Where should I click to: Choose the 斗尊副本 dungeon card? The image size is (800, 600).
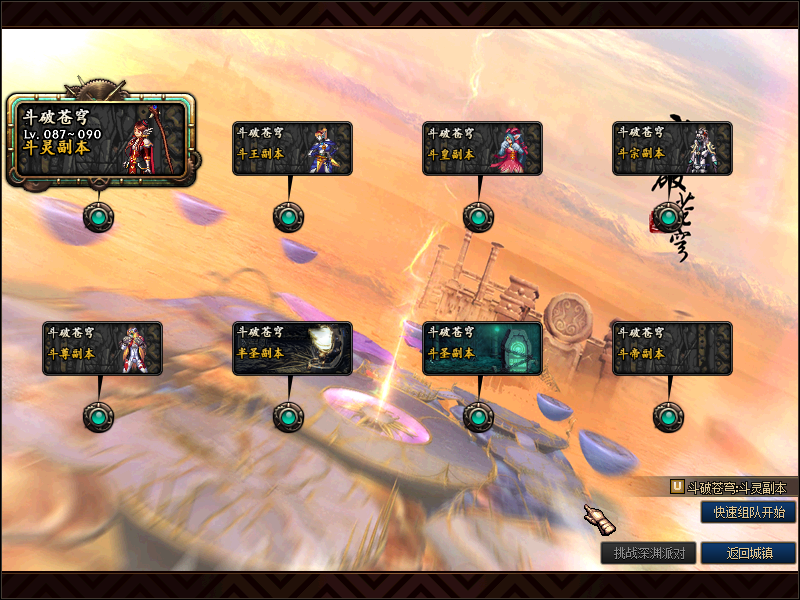(x=102, y=348)
